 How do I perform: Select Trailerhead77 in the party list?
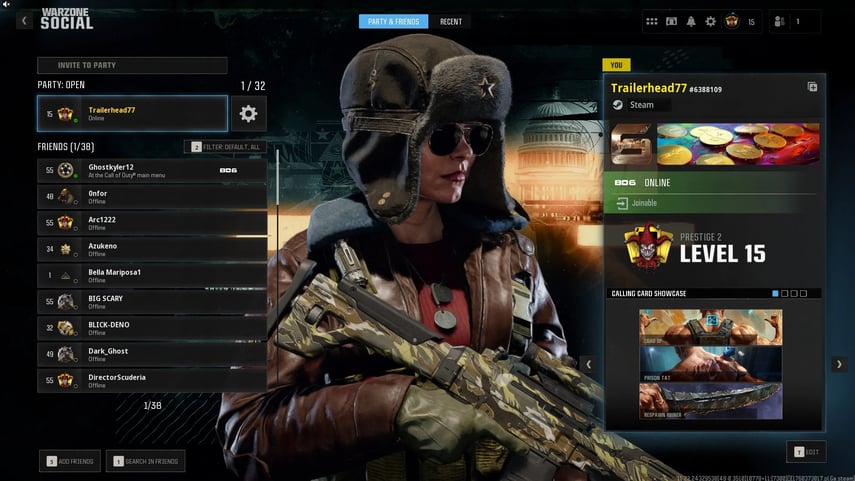coord(132,114)
